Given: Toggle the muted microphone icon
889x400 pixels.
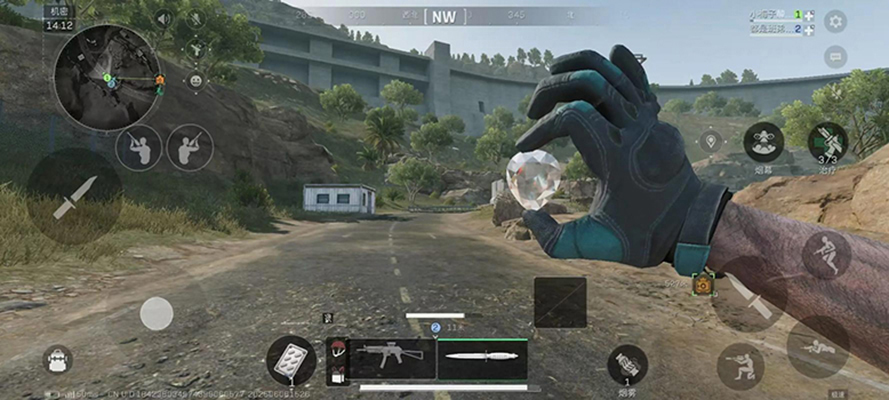Looking at the screenshot, I should click(x=195, y=18).
